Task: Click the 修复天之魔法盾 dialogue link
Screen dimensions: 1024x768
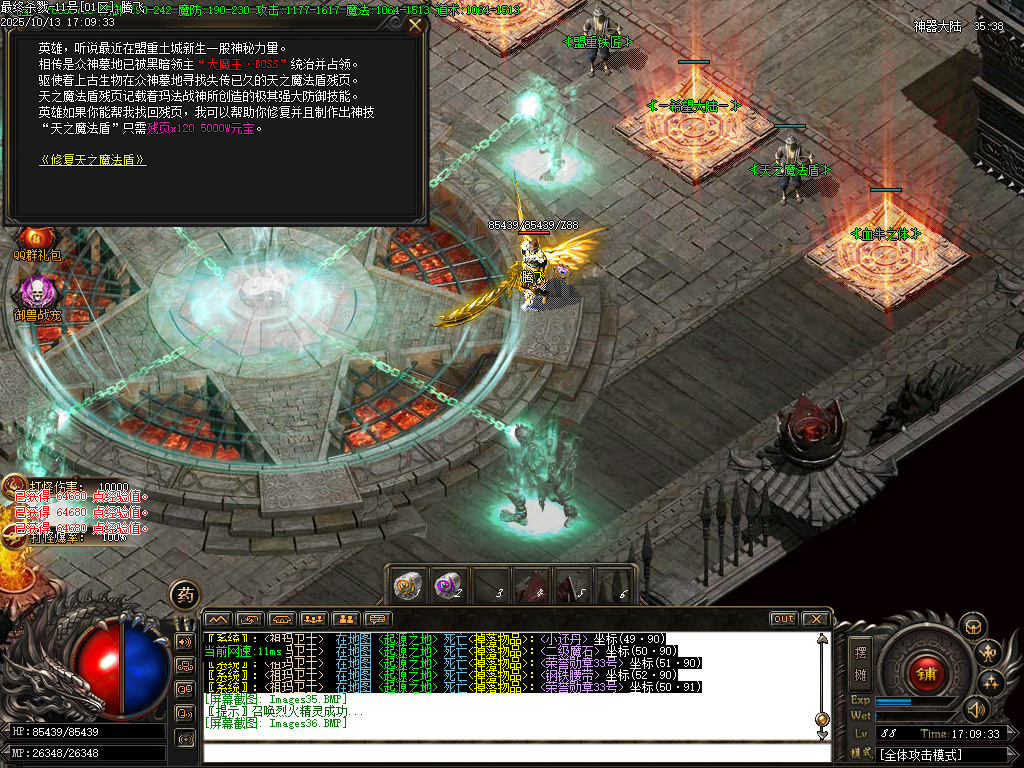Action: [x=92, y=160]
